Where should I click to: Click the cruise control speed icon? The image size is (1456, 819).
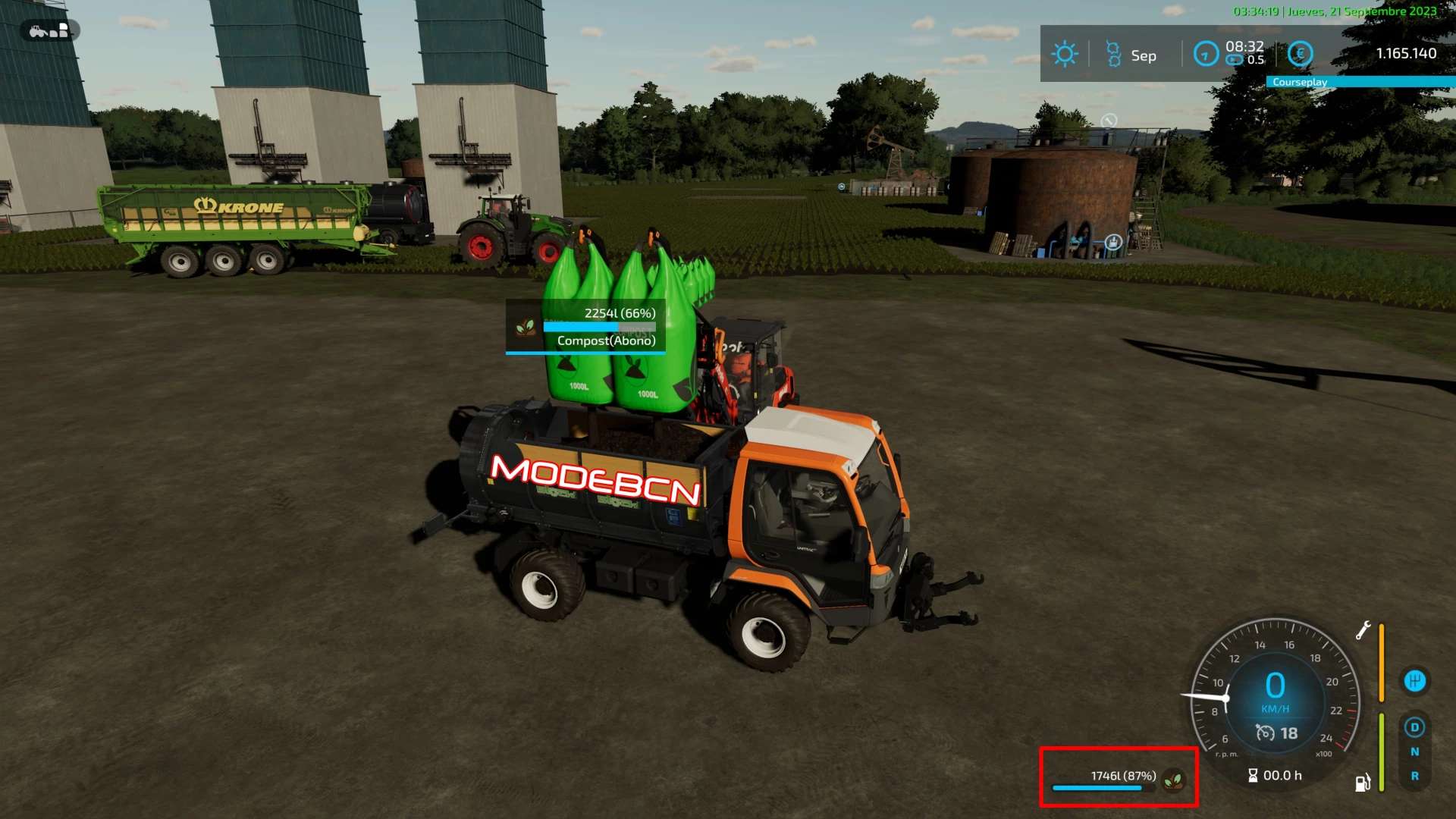(x=1265, y=733)
